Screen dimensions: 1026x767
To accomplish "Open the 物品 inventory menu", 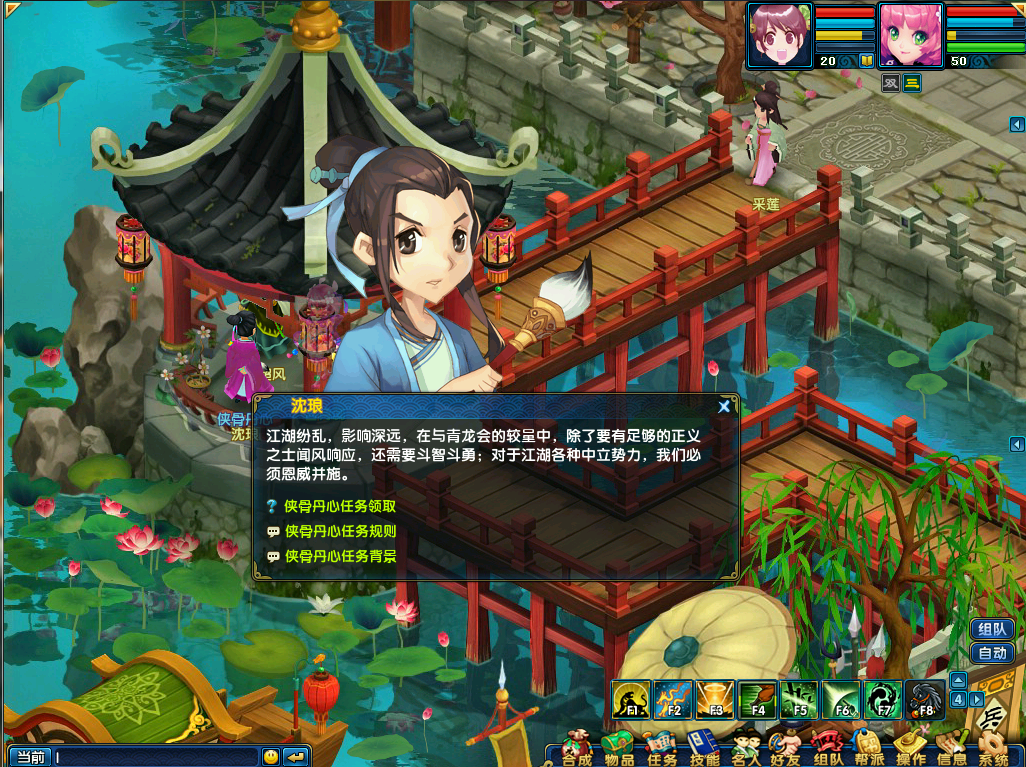I will tap(619, 750).
